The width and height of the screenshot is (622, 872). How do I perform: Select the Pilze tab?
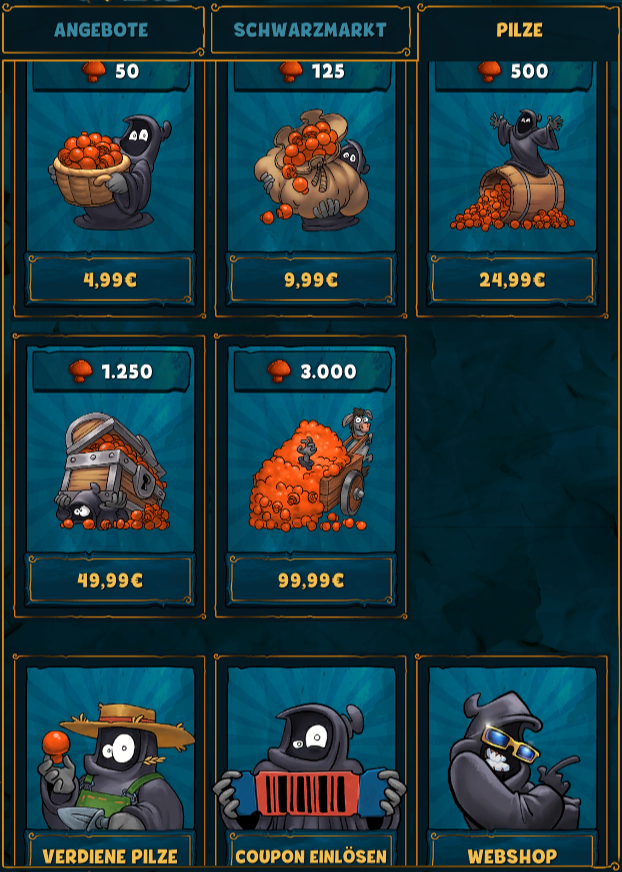coord(519,30)
